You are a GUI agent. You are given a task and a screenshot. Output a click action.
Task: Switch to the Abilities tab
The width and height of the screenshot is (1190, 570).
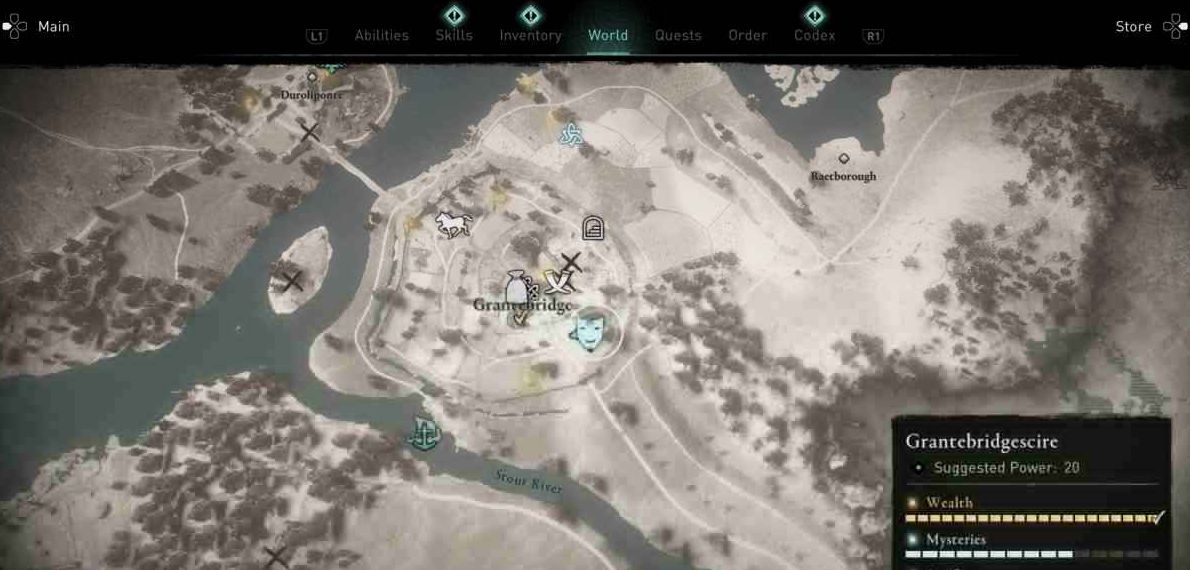click(x=381, y=36)
